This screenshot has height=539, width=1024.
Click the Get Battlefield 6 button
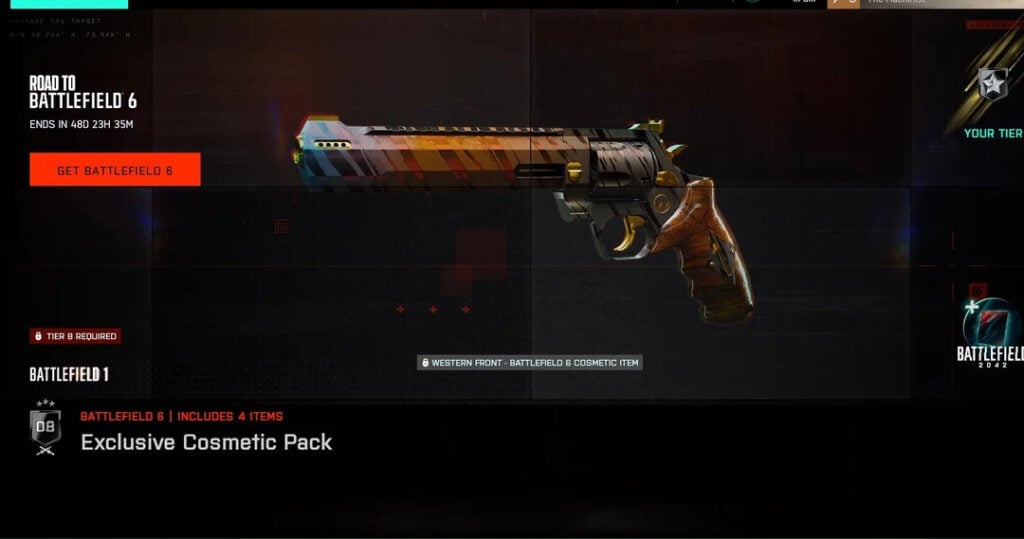pyautogui.click(x=115, y=170)
